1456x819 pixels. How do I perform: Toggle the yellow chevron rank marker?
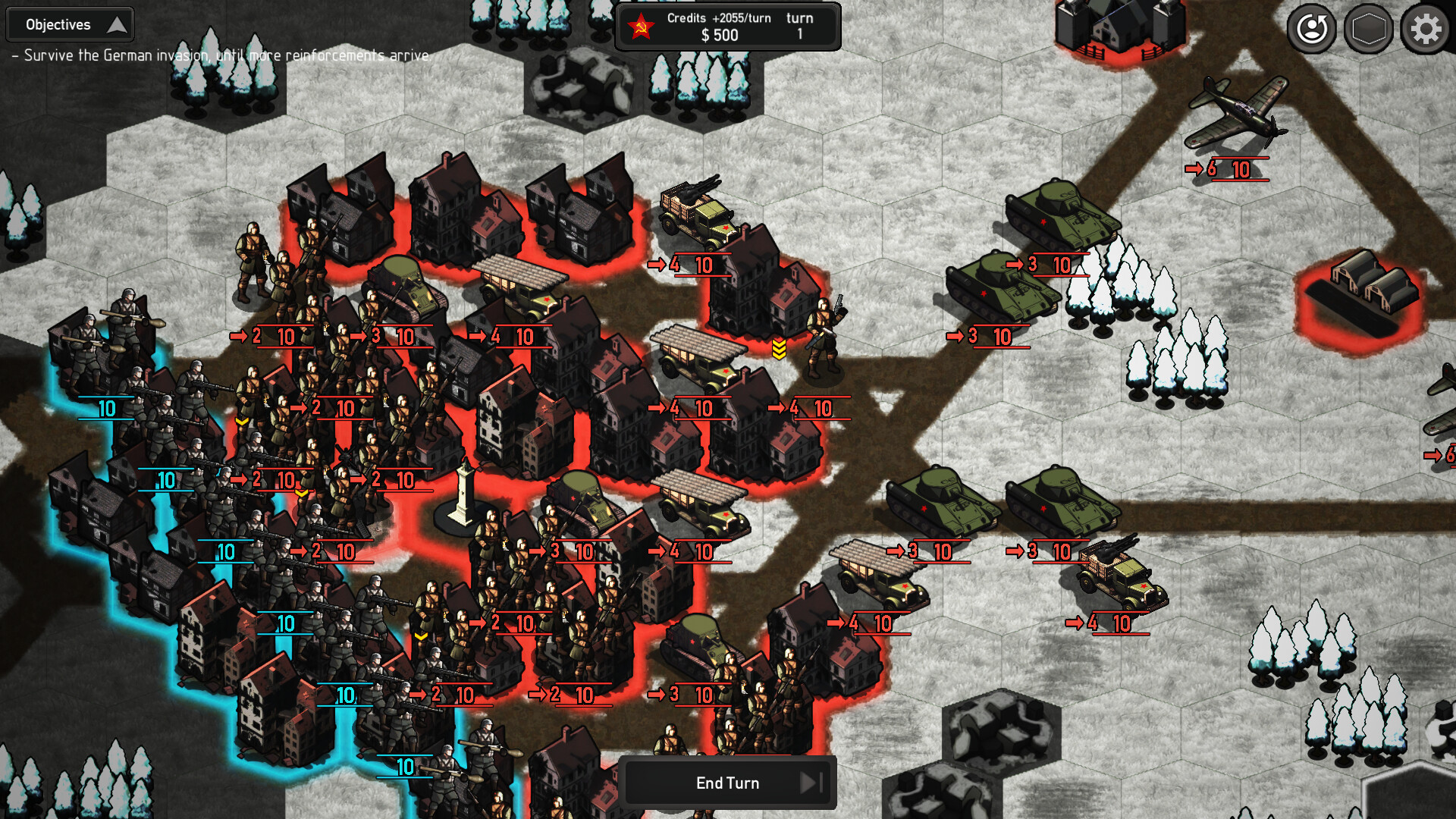(777, 350)
